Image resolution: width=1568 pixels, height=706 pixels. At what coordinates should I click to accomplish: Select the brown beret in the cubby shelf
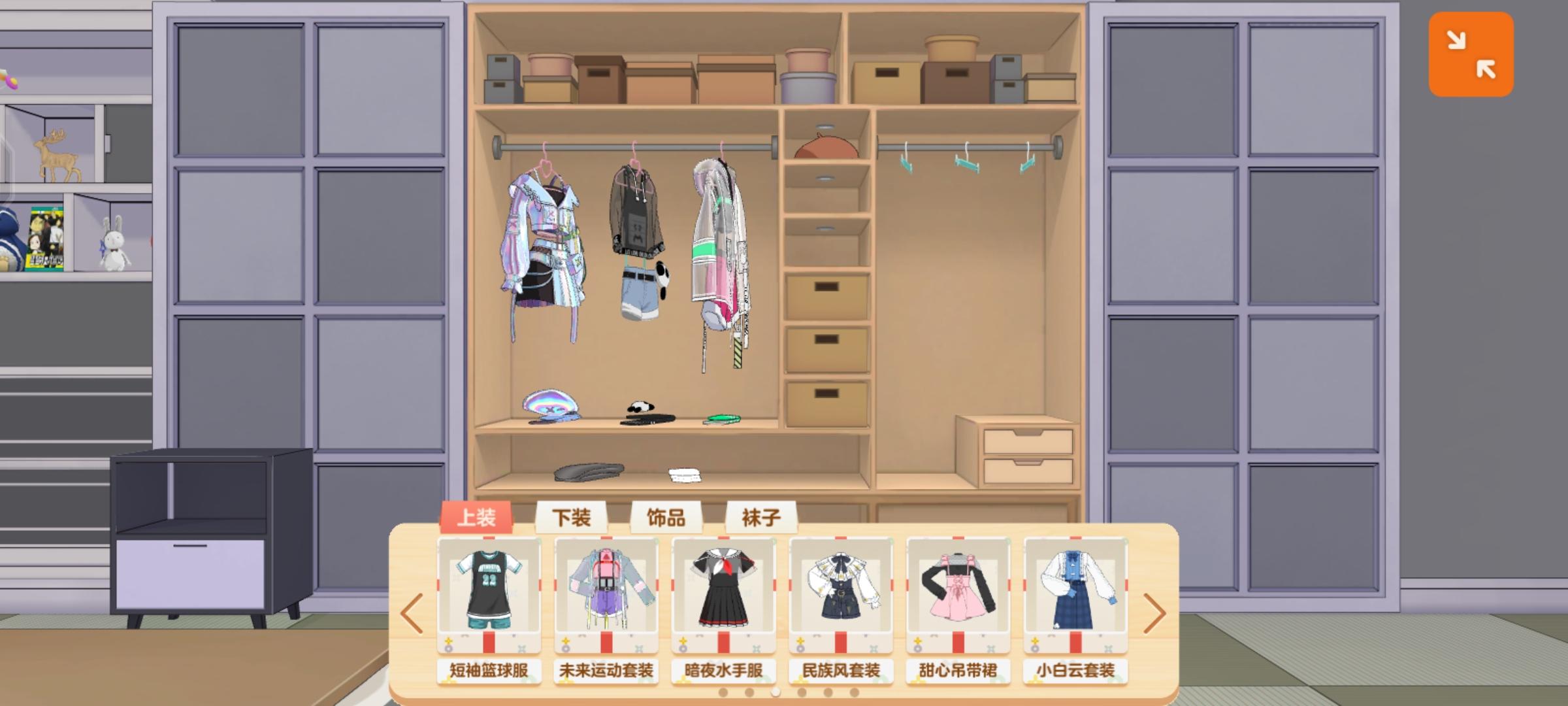pyautogui.click(x=825, y=147)
